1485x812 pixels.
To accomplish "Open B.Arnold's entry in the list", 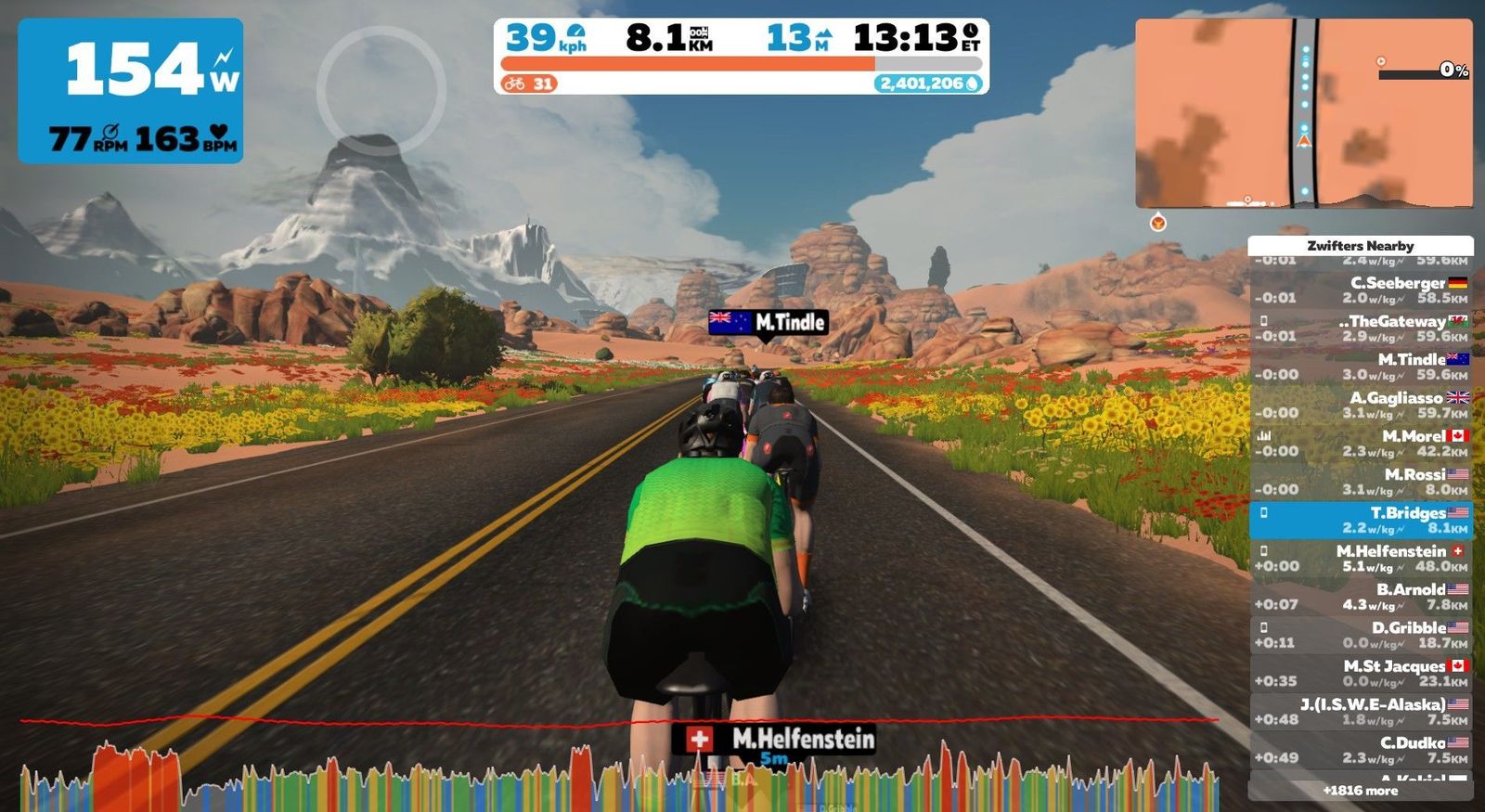I will coord(1361,597).
